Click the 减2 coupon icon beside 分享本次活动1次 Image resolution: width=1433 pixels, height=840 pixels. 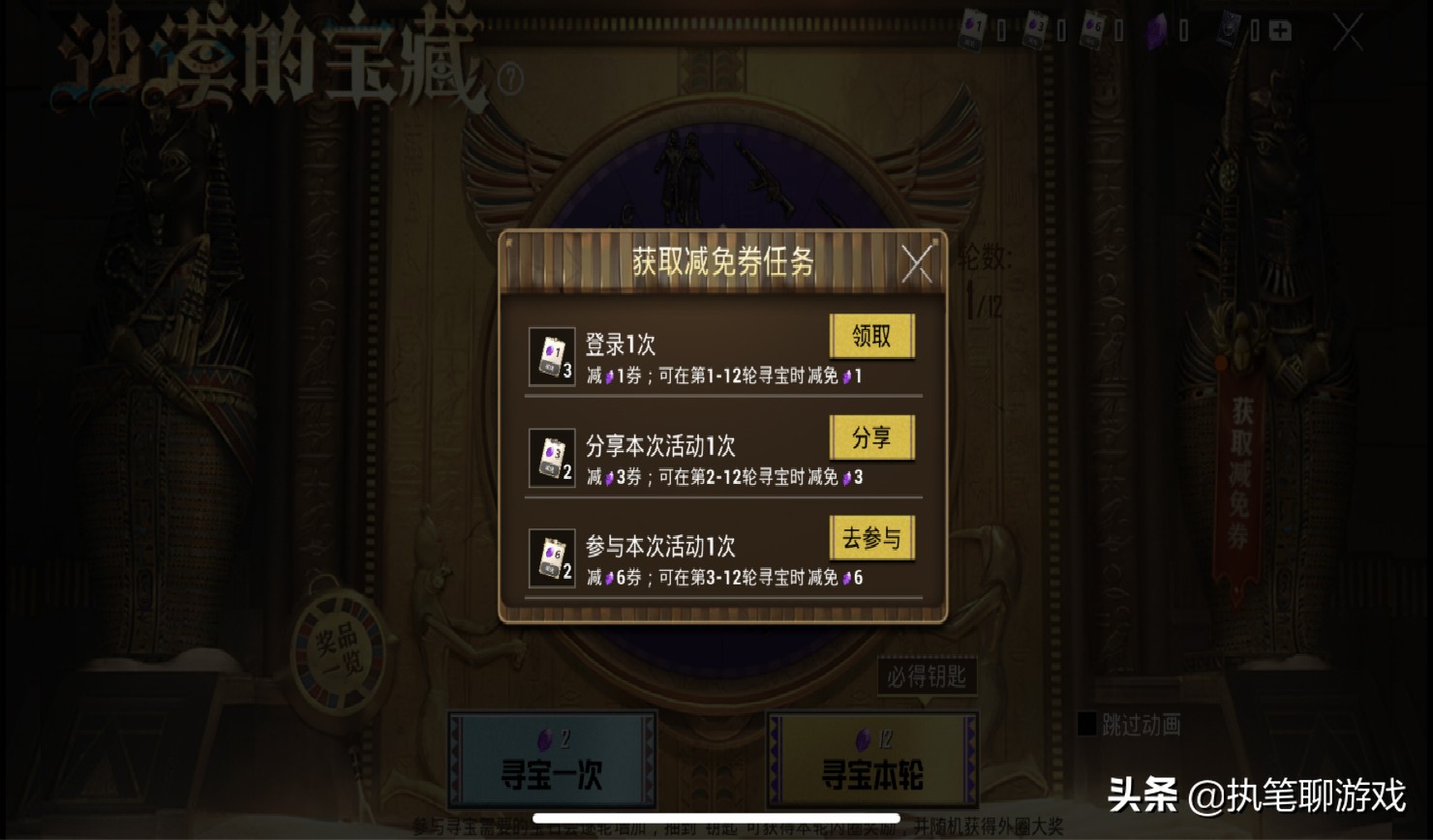(x=552, y=459)
